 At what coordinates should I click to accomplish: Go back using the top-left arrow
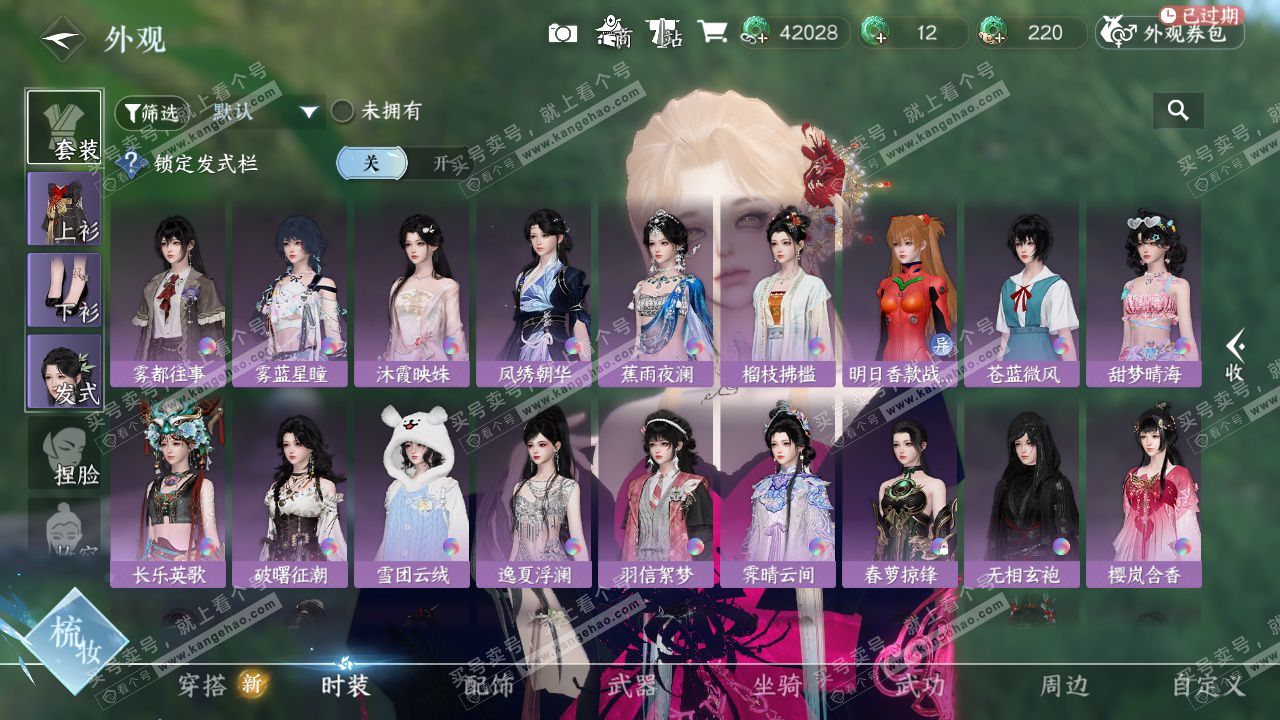tap(62, 40)
